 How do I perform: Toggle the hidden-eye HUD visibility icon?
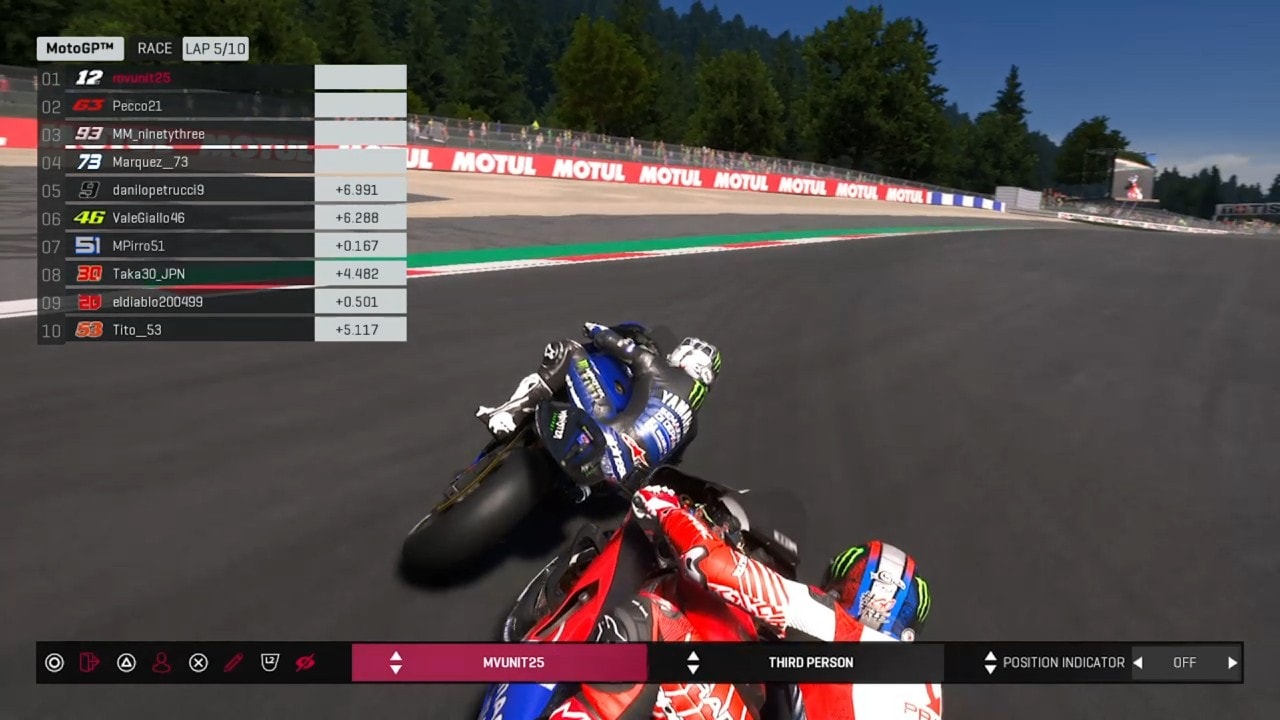coord(306,662)
